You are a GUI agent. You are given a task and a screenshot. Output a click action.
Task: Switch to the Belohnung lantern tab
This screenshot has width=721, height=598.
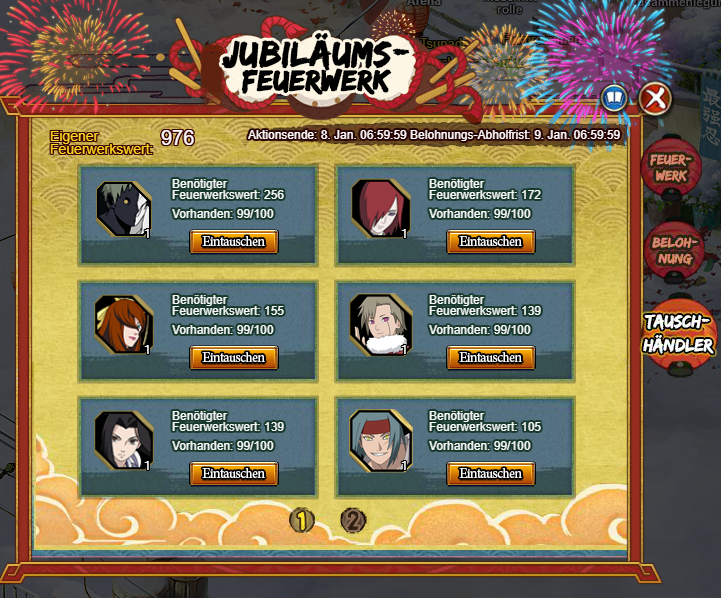[x=672, y=250]
